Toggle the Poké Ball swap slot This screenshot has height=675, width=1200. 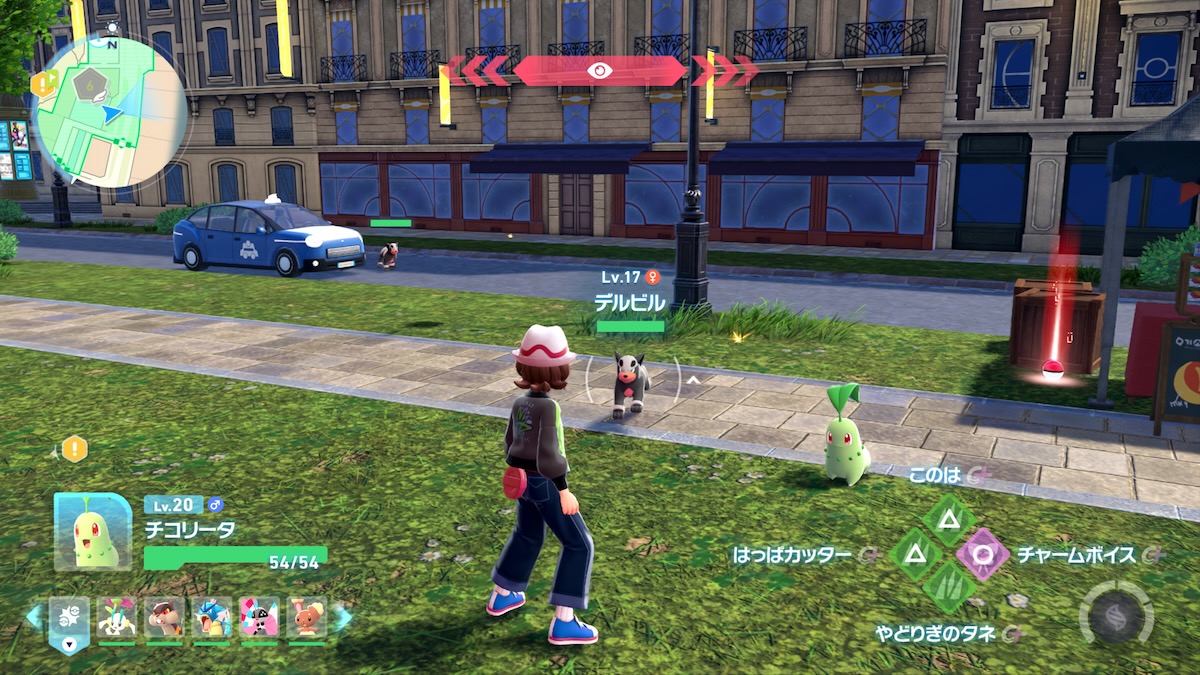click(69, 622)
